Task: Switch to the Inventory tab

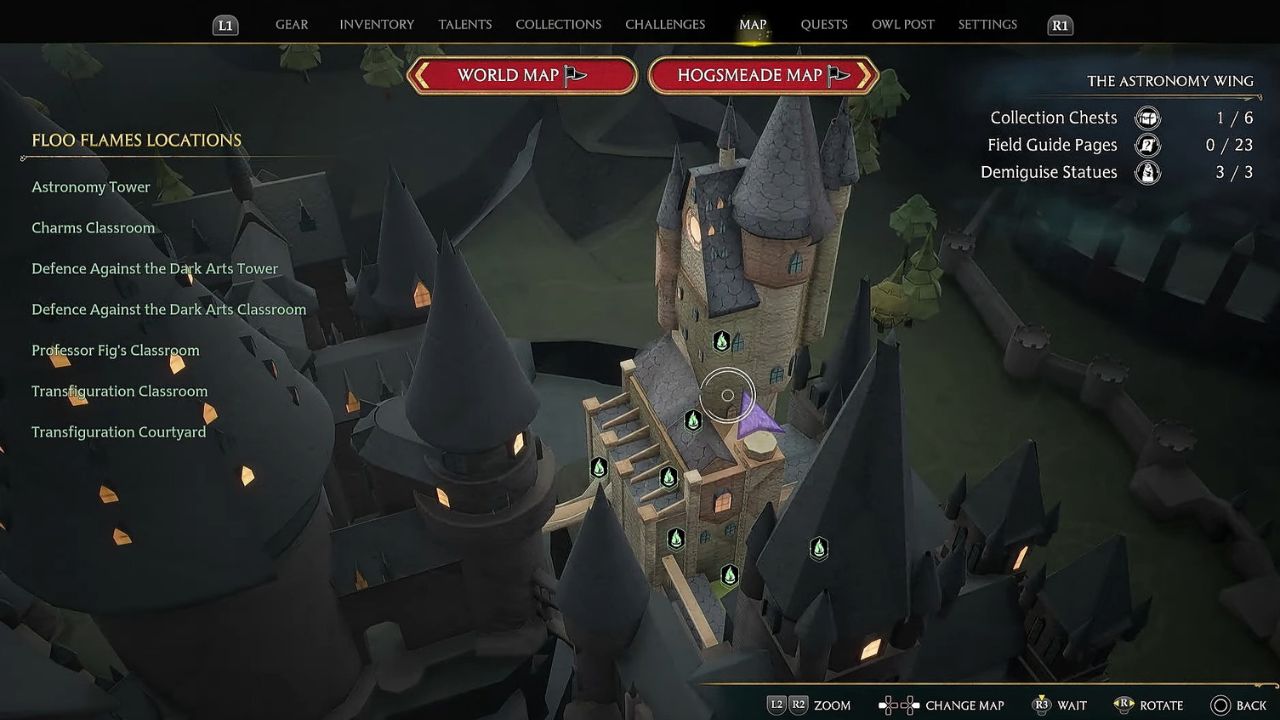Action: 376,25
